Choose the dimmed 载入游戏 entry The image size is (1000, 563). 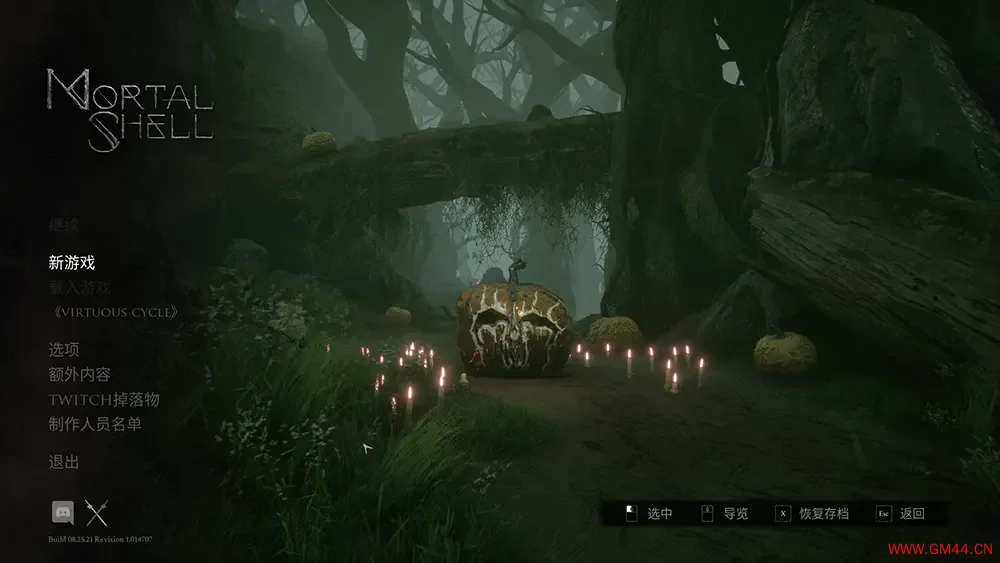80,288
